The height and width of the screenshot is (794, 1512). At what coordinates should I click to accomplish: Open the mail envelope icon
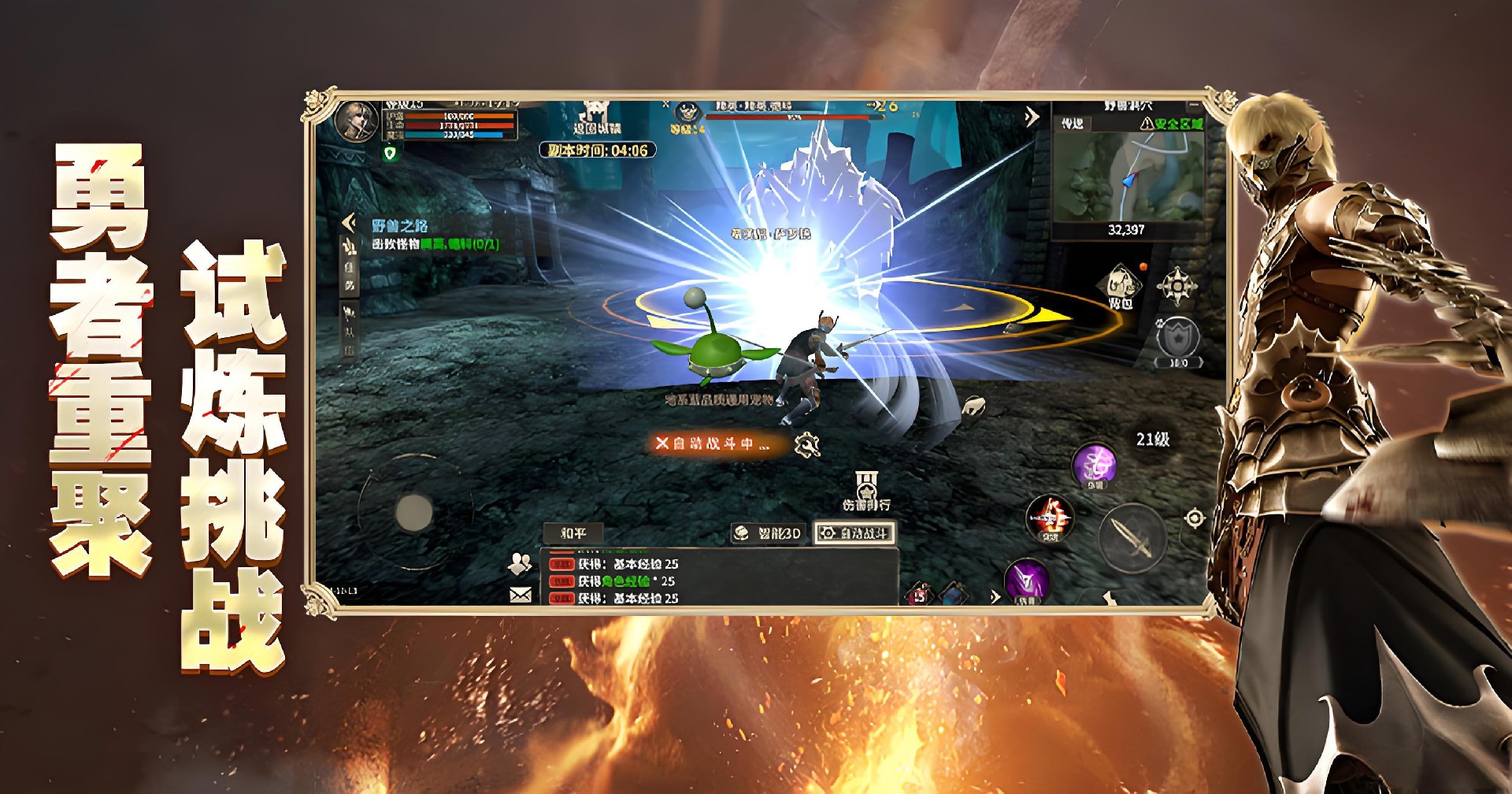[x=521, y=595]
